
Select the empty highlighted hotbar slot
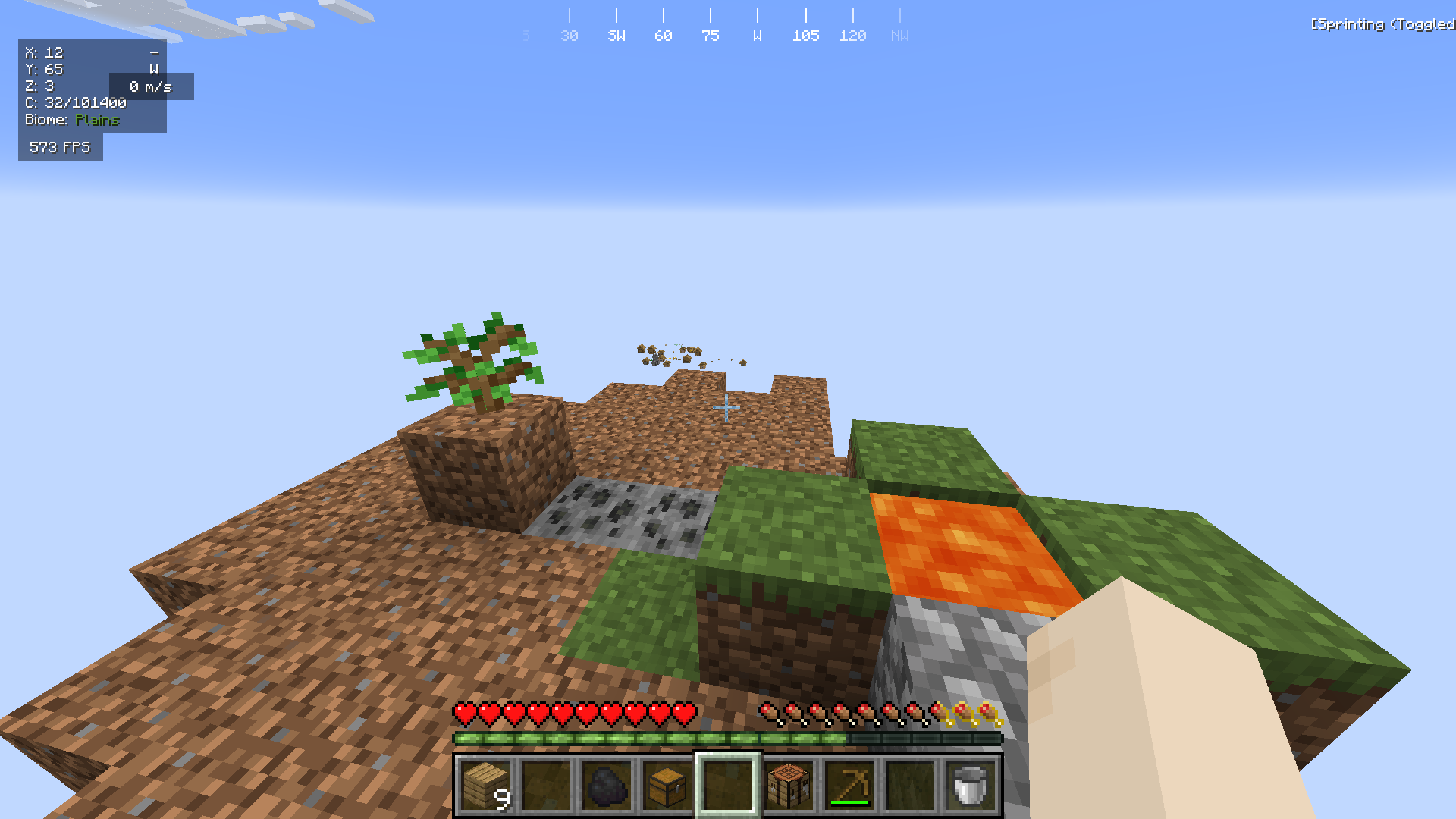click(x=726, y=786)
